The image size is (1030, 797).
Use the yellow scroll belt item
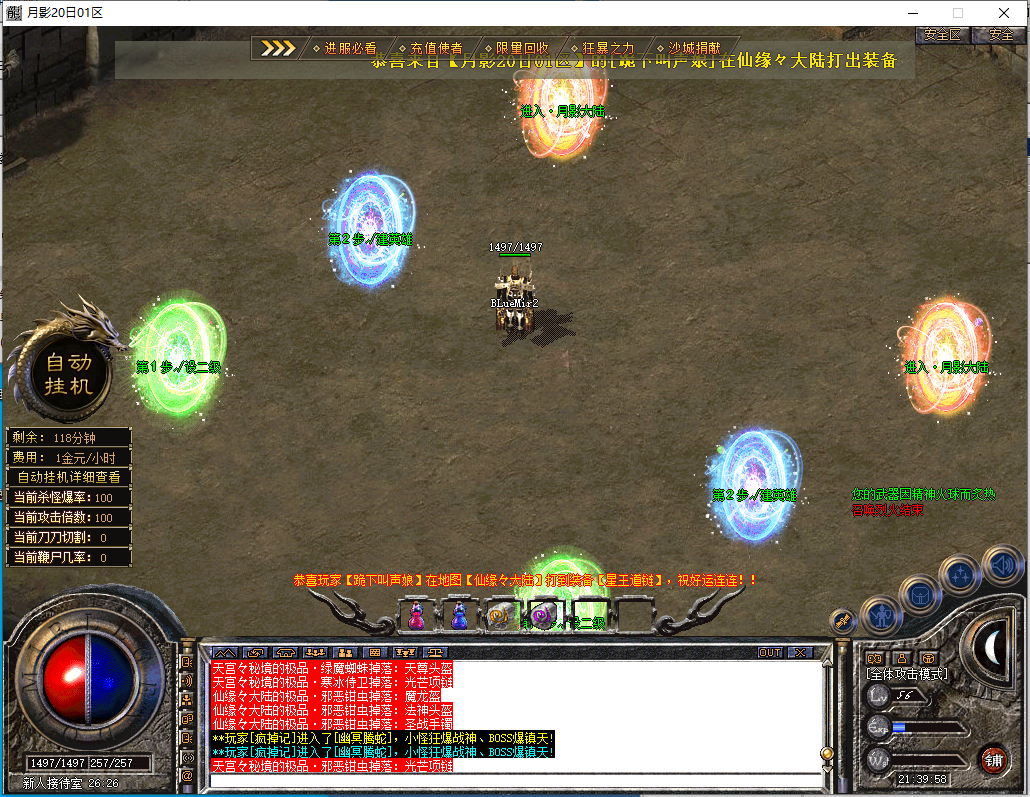(500, 616)
